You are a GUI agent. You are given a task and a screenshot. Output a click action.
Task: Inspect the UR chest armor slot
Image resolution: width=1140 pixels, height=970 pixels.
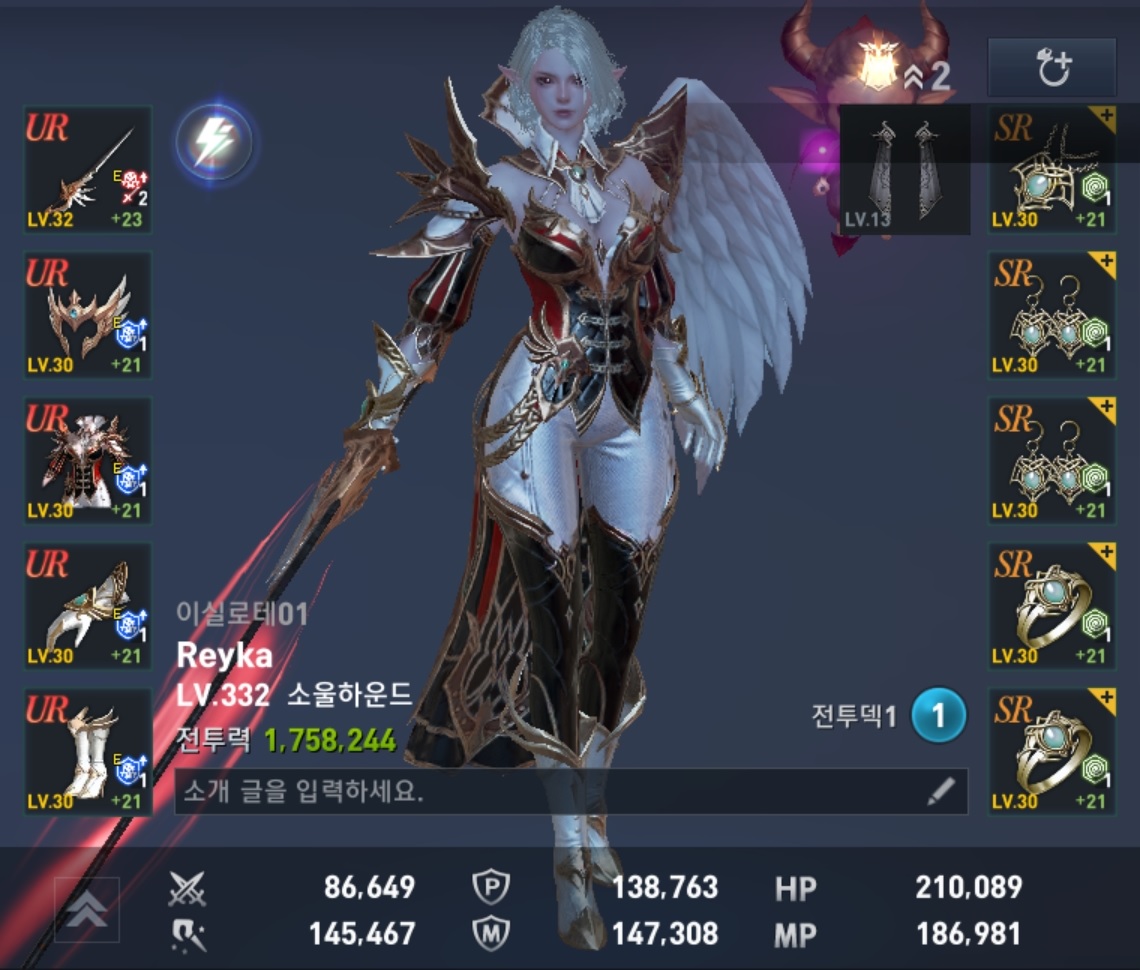pos(88,460)
